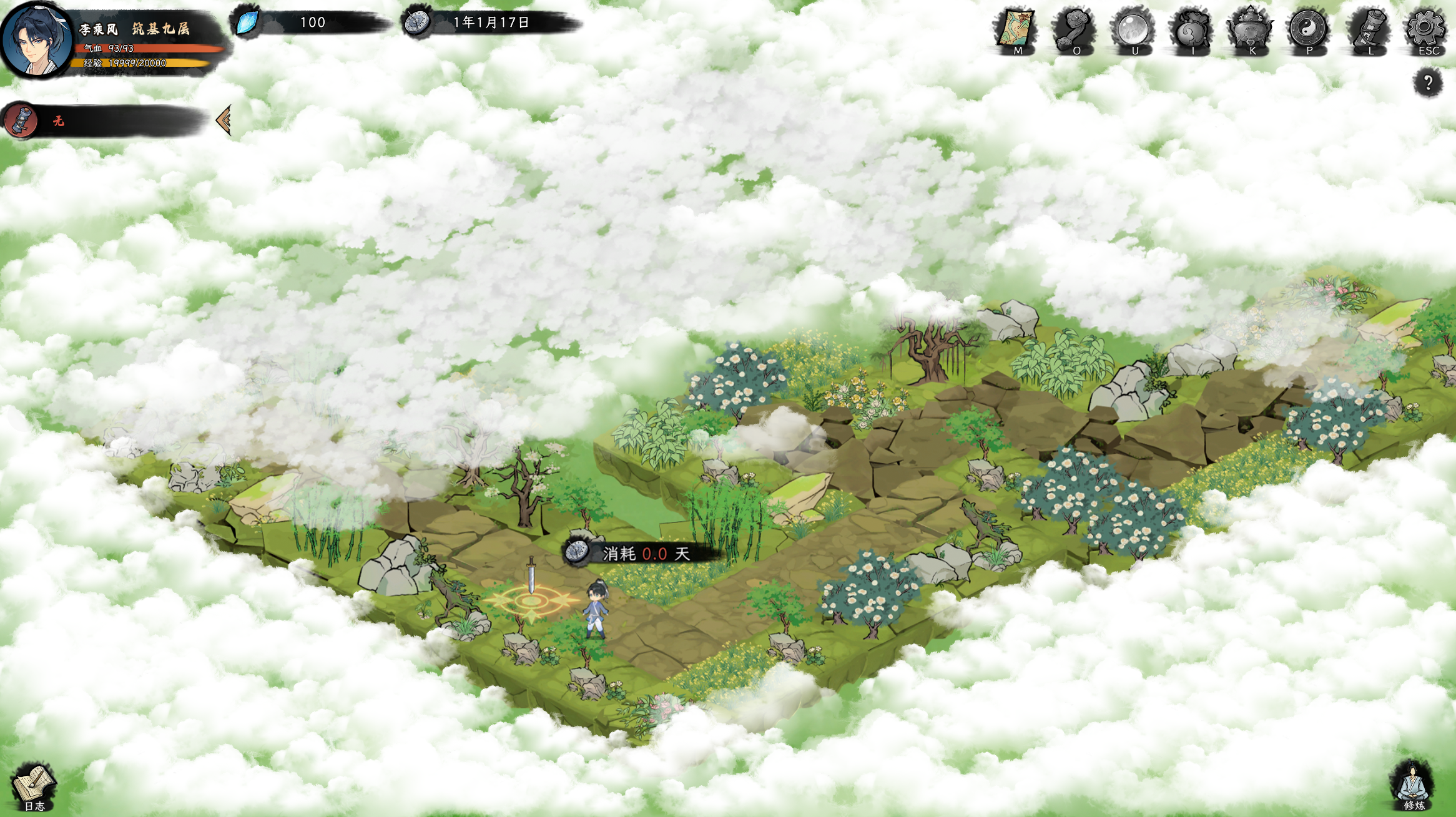1456x817 pixels.
Task: Start 修炼 cultivation
Action: coord(1413,785)
